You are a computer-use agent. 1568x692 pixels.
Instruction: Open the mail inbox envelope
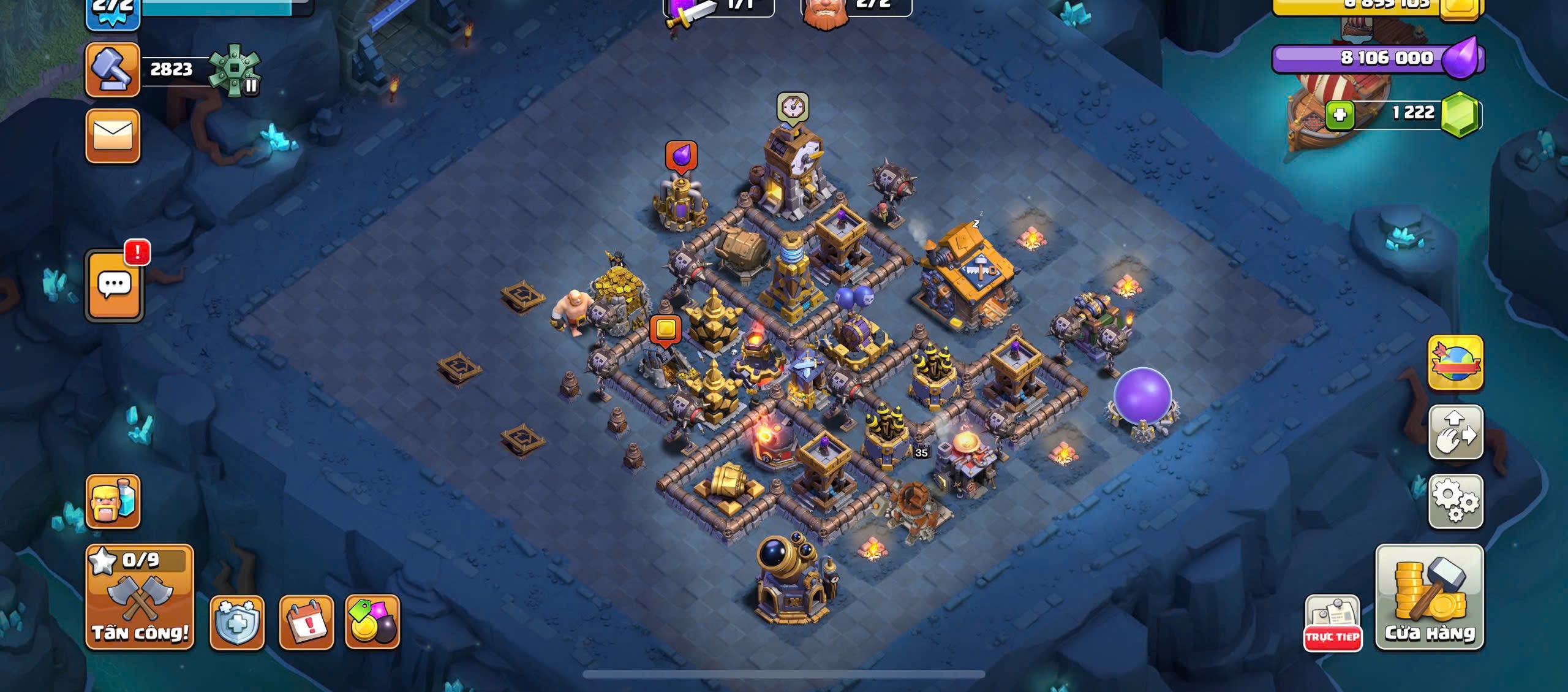point(113,135)
